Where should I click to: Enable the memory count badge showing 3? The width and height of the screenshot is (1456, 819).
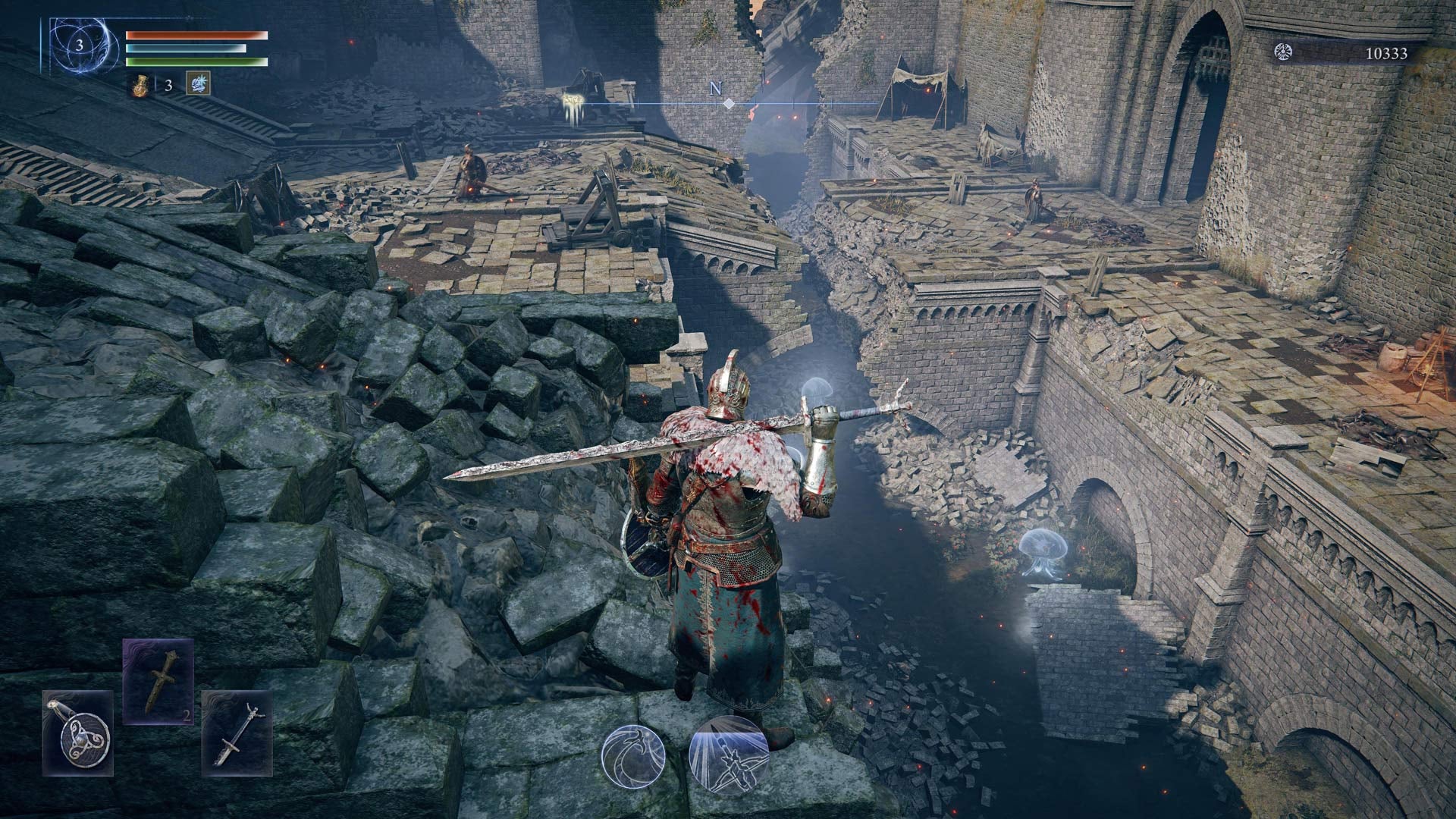coord(80,45)
